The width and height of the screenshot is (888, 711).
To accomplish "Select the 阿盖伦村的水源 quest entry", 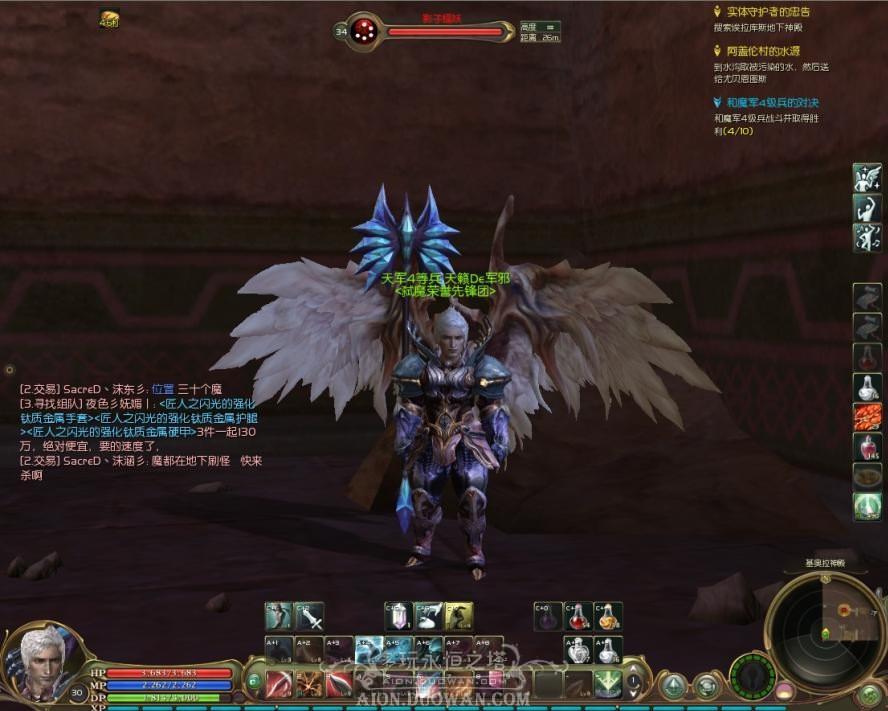I will 763,51.
